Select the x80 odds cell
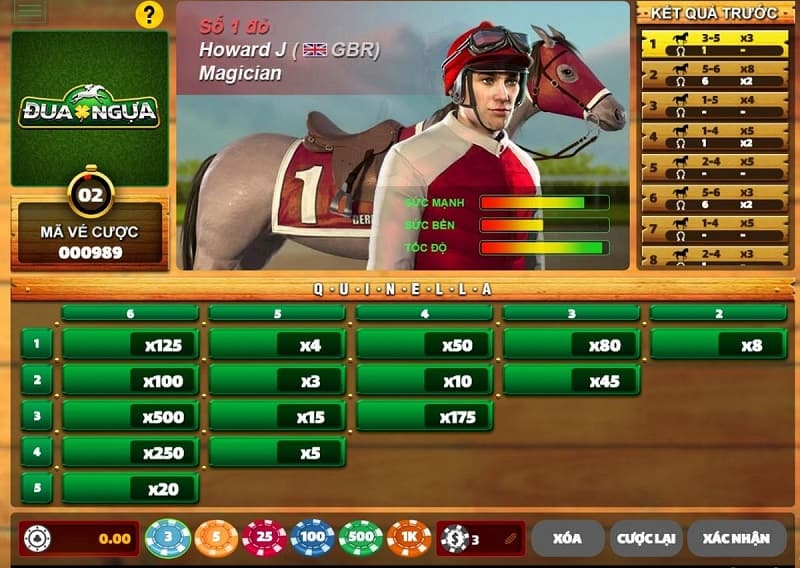This screenshot has height=568, width=800. click(572, 345)
